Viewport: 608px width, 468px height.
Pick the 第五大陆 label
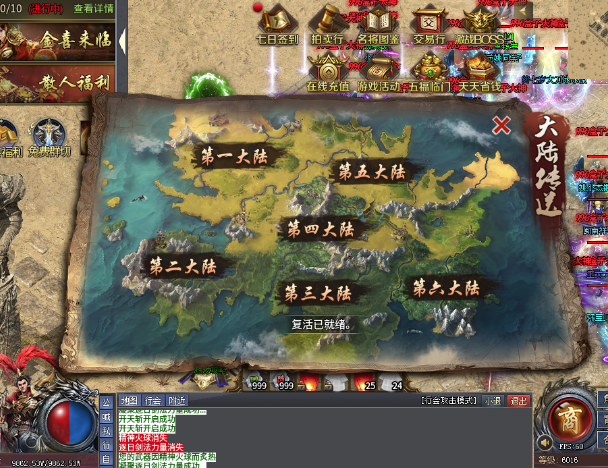coord(372,171)
